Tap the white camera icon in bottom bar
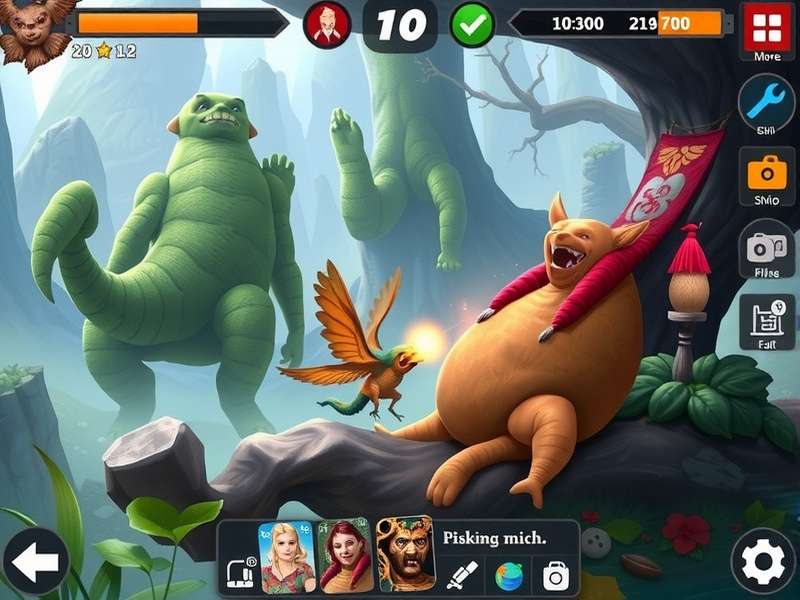The width and height of the screenshot is (800, 600). 555,575
